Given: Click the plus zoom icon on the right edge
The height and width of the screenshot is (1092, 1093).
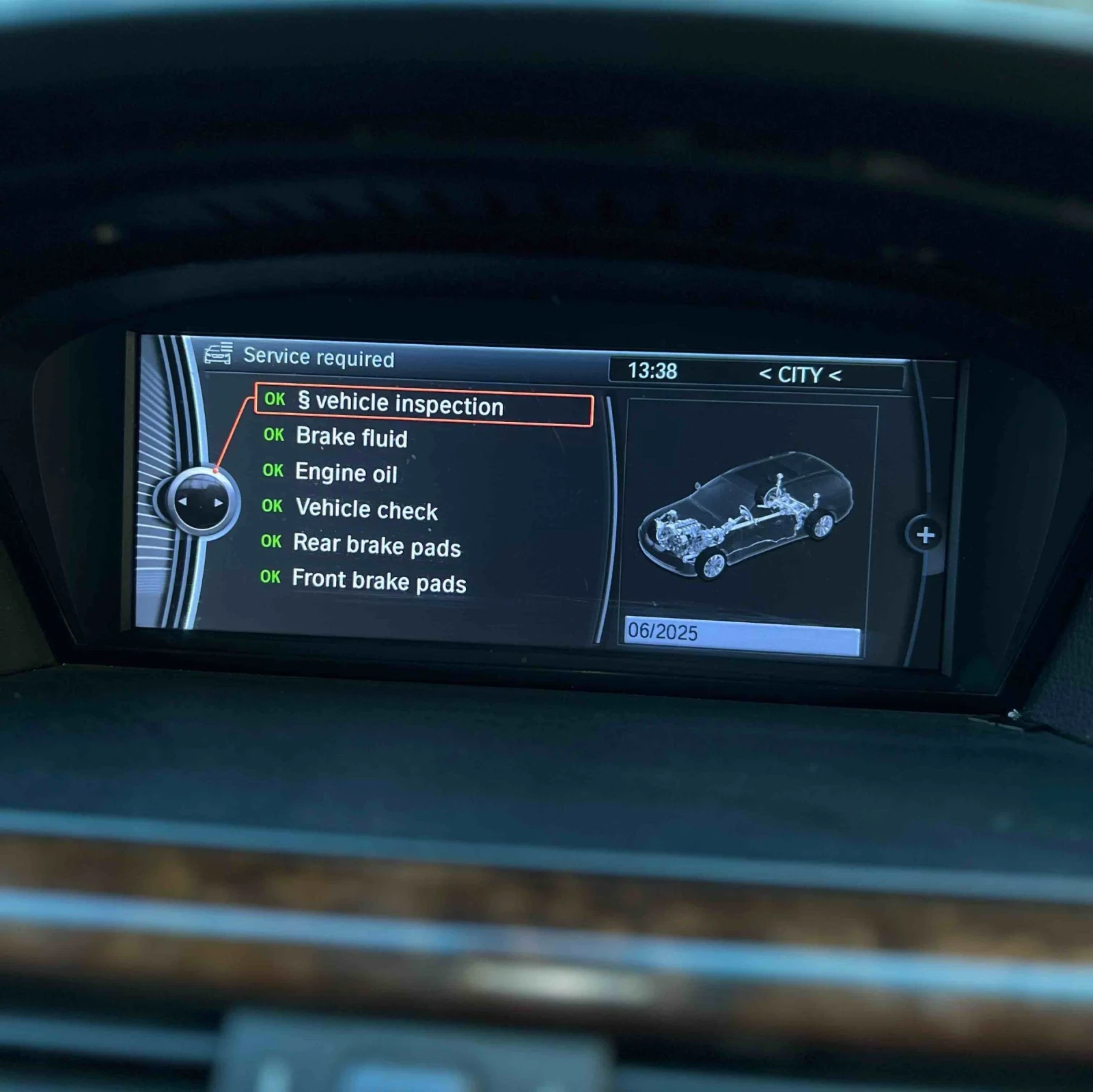Looking at the screenshot, I should (x=927, y=535).
